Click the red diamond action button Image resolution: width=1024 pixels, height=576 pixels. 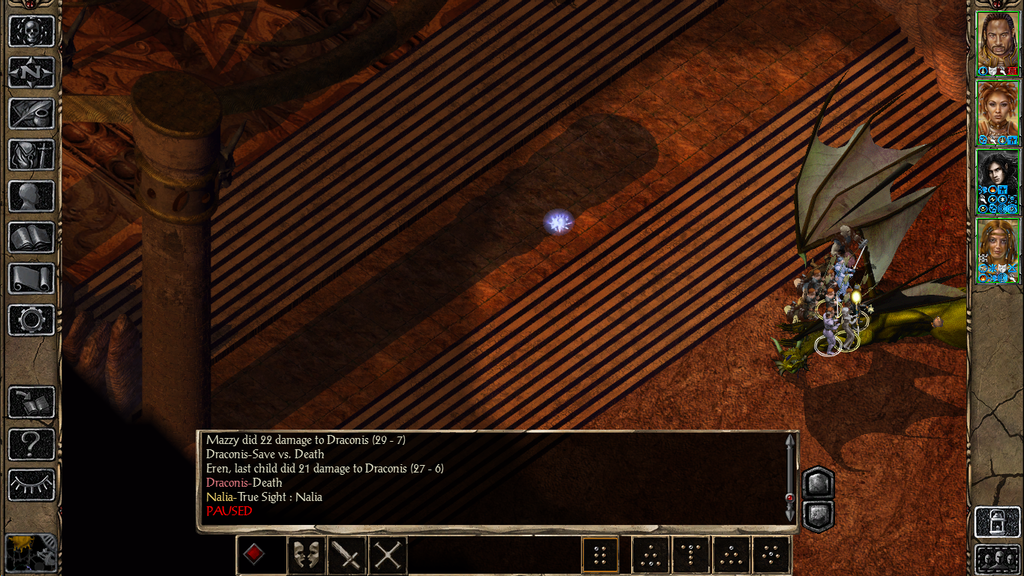click(255, 555)
